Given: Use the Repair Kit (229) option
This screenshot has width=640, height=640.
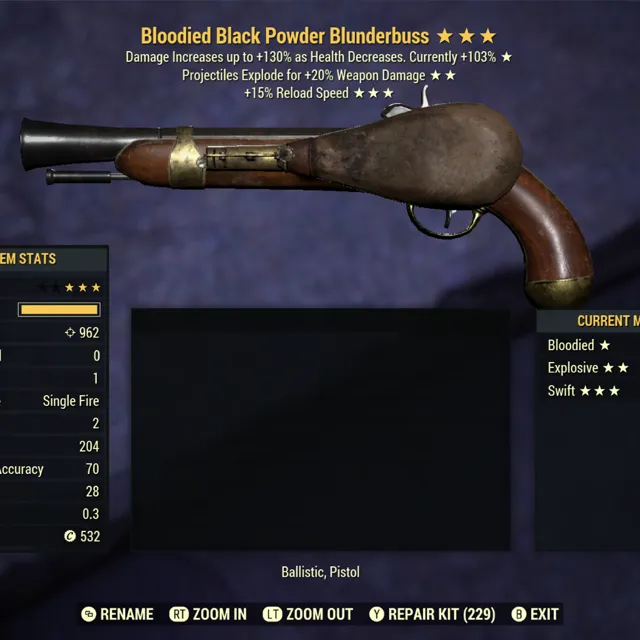Looking at the screenshot, I should pyautogui.click(x=434, y=614).
